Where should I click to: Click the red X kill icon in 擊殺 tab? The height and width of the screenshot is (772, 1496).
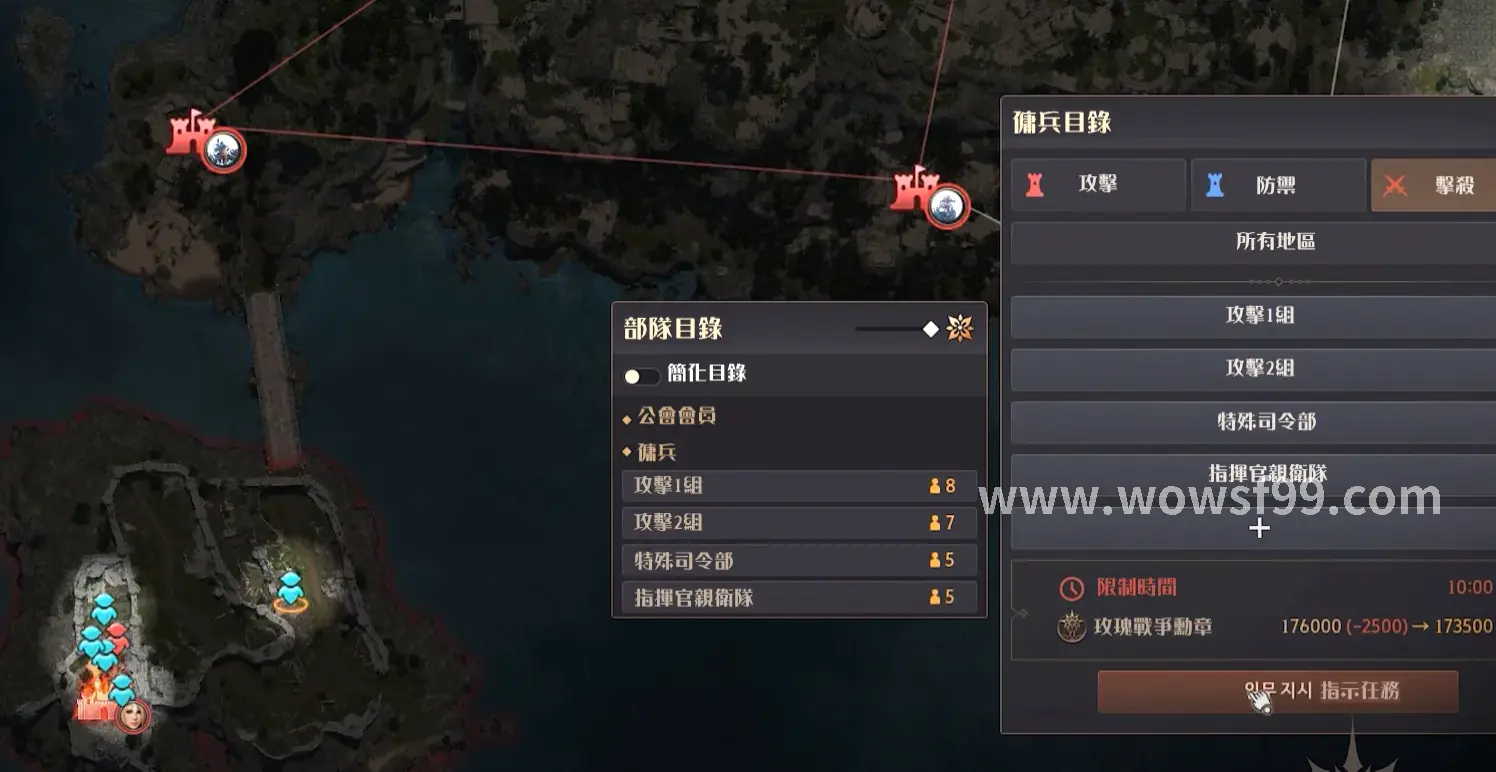[1397, 184]
